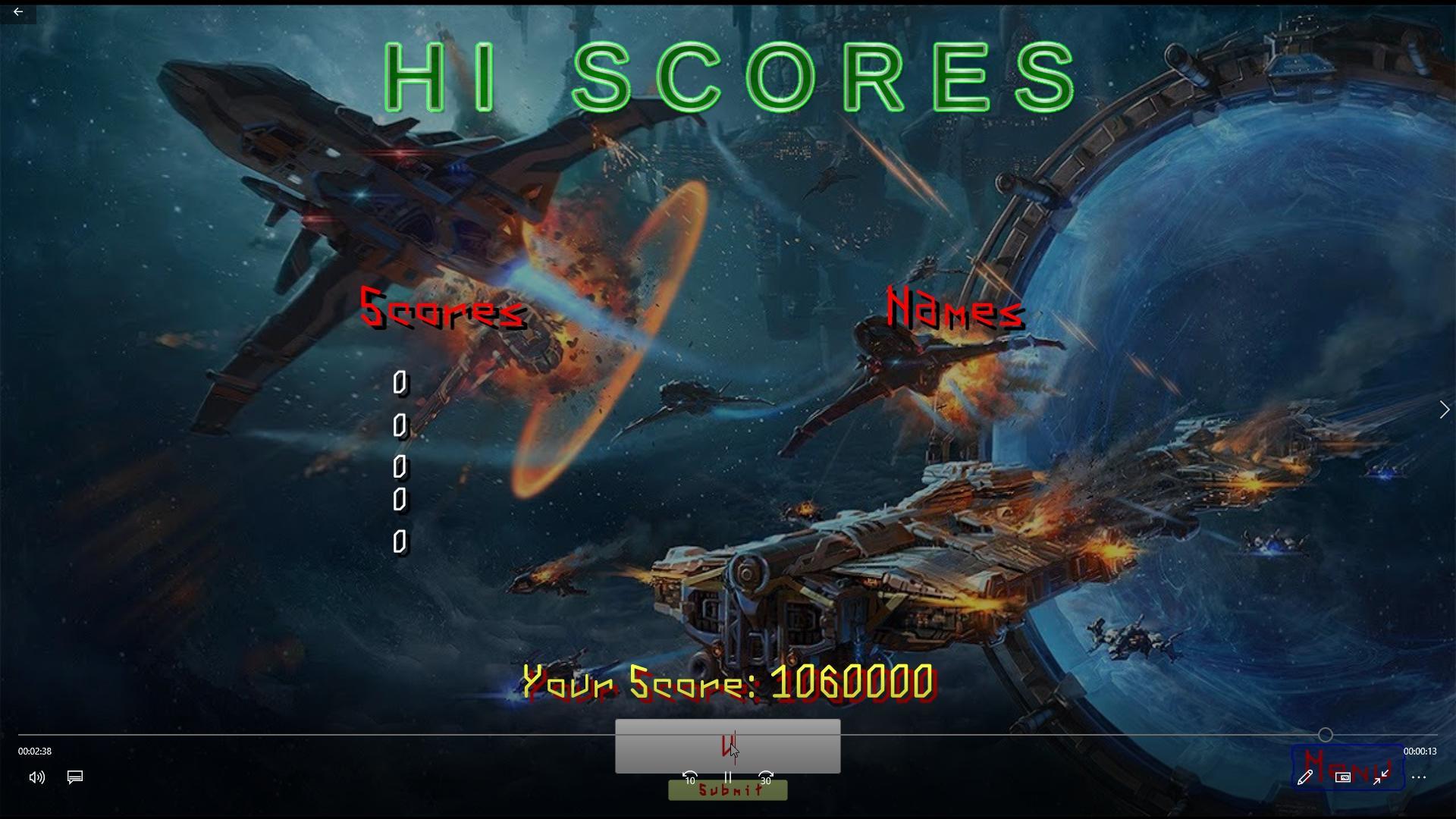
Task: Expand the next chevron on the right edge
Action: coord(1445,409)
